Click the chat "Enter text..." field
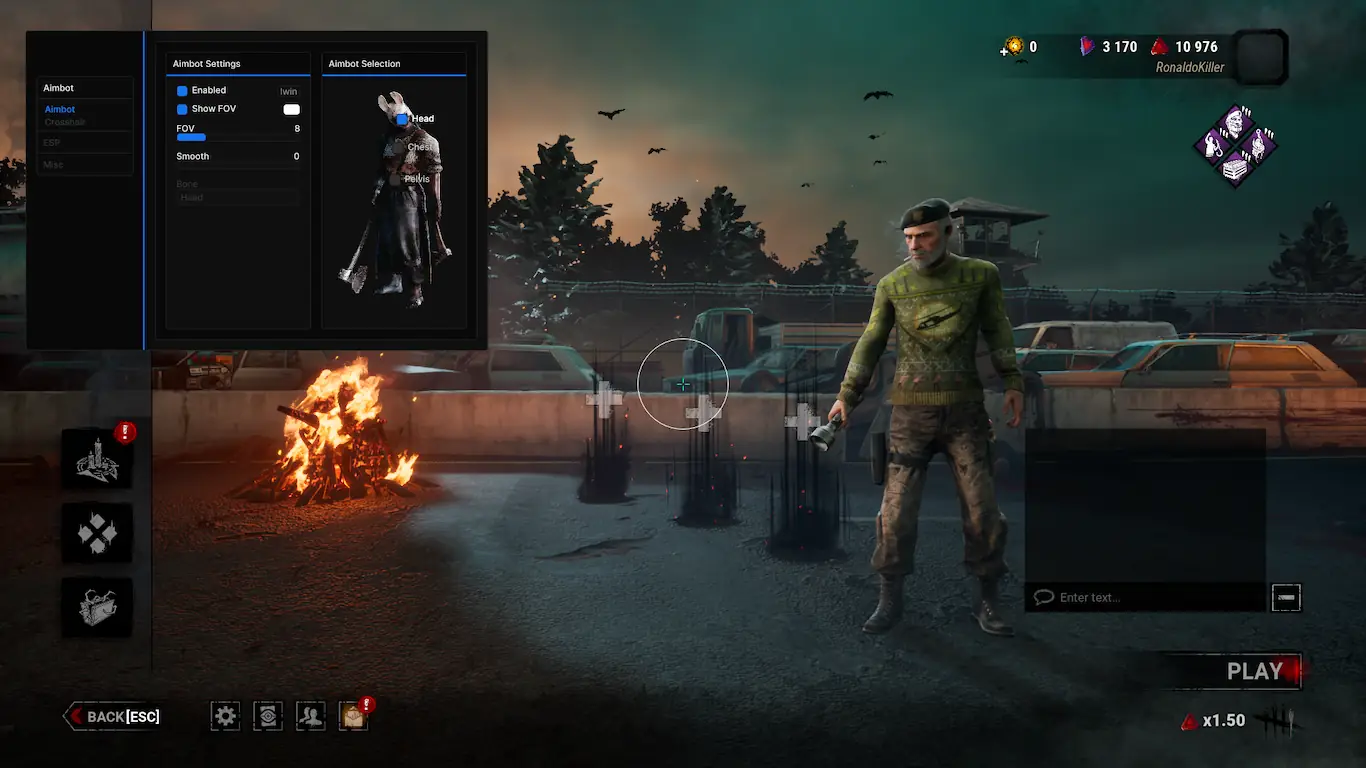 pos(1150,597)
